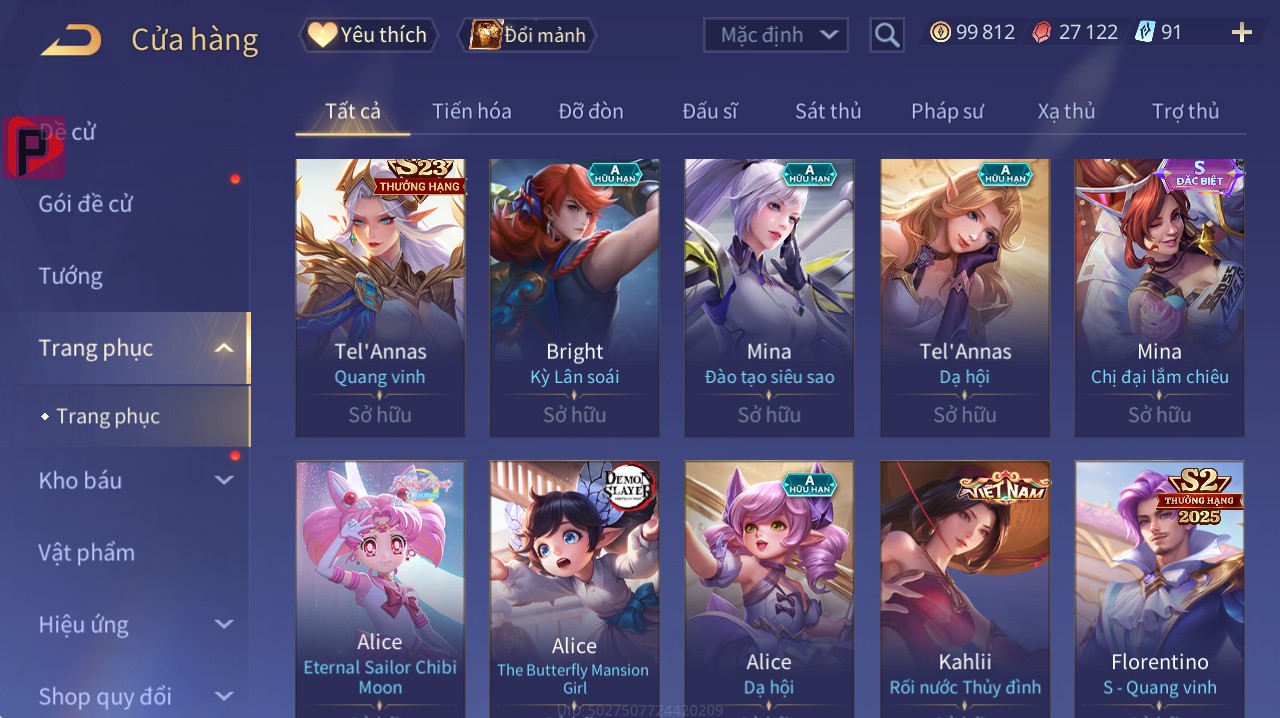This screenshot has width=1280, height=718.
Task: Switch to the Tiến hóa tab
Action: click(x=471, y=111)
